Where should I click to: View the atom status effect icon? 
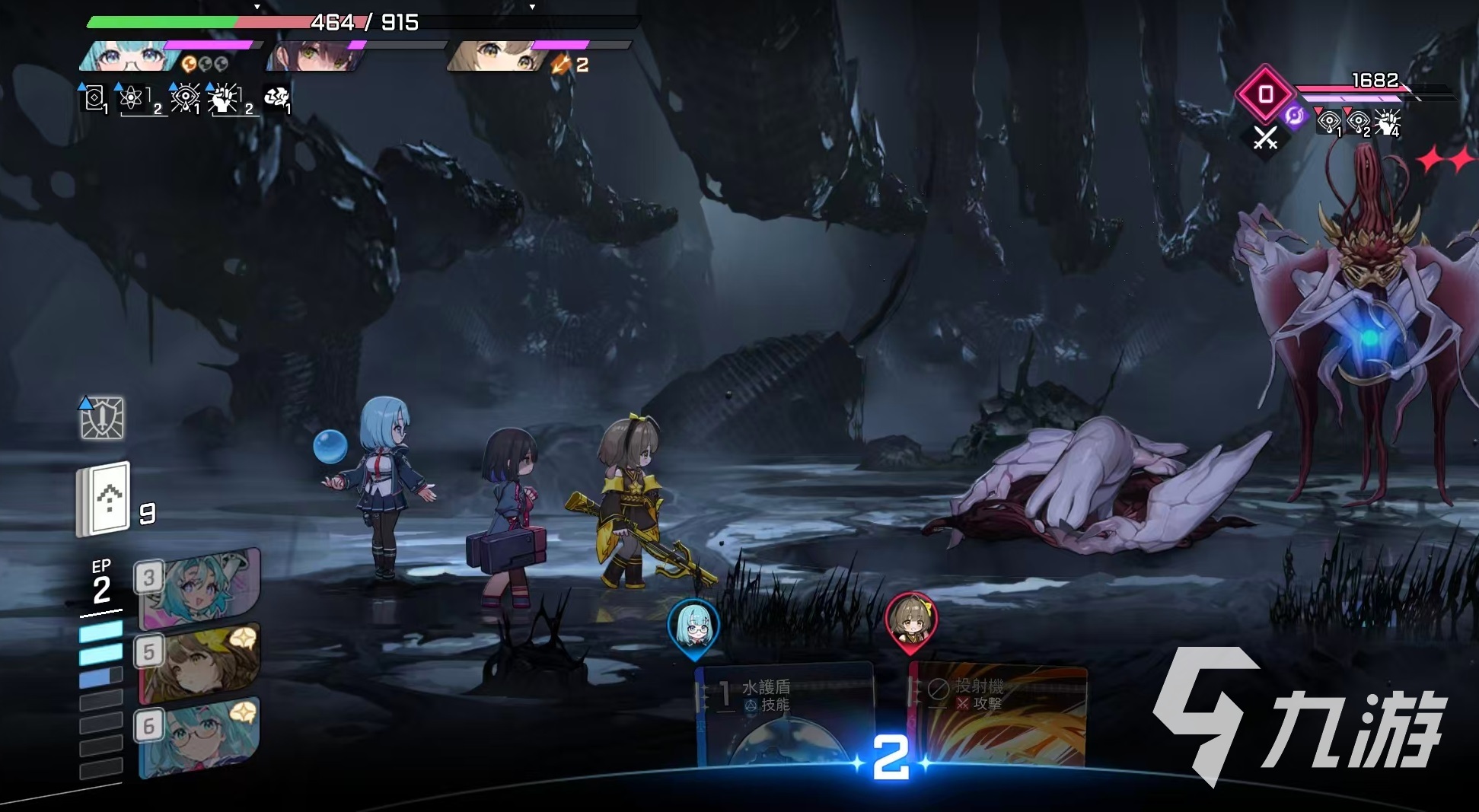132,98
